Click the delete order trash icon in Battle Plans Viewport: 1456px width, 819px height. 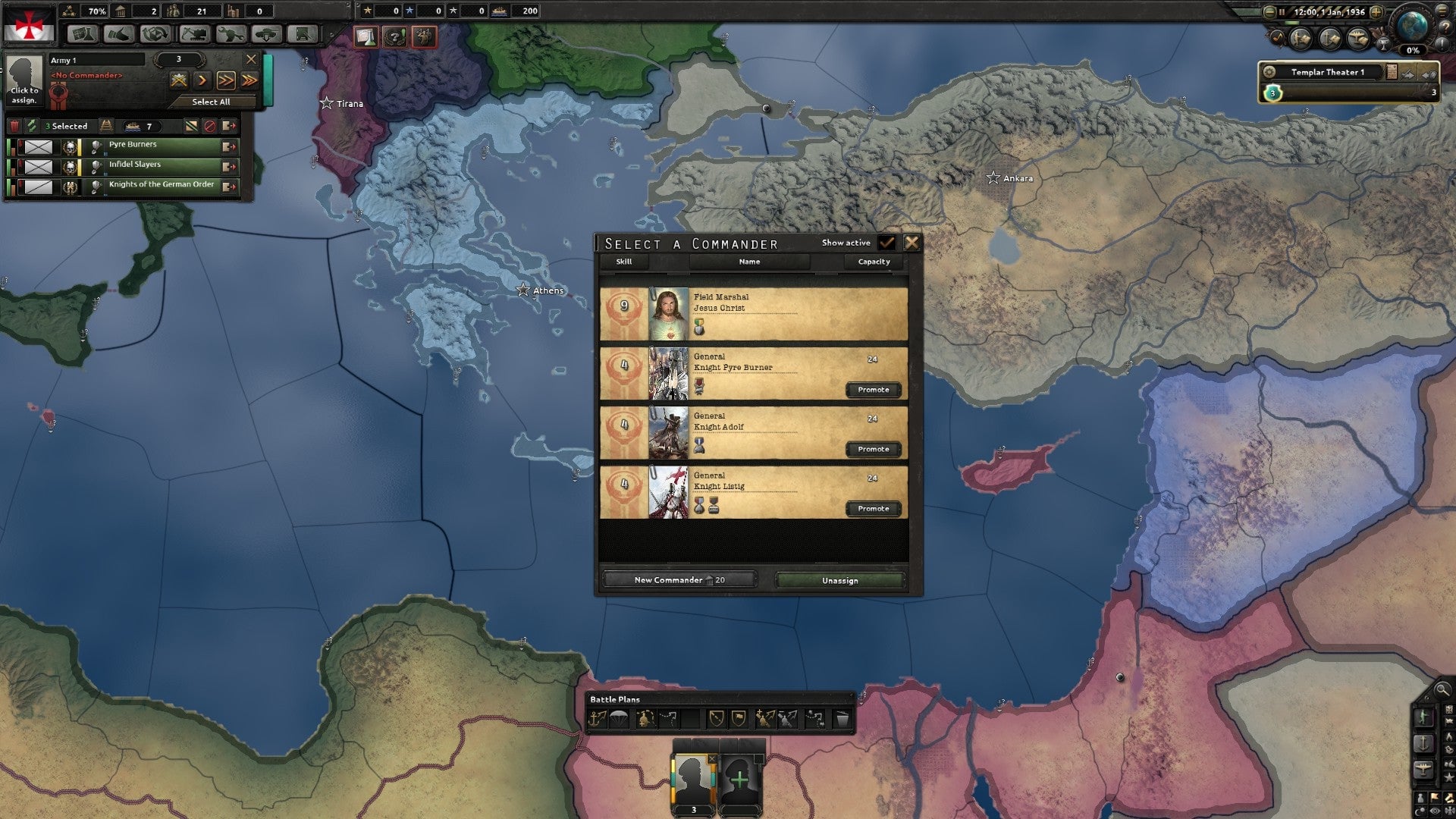pyautogui.click(x=842, y=717)
